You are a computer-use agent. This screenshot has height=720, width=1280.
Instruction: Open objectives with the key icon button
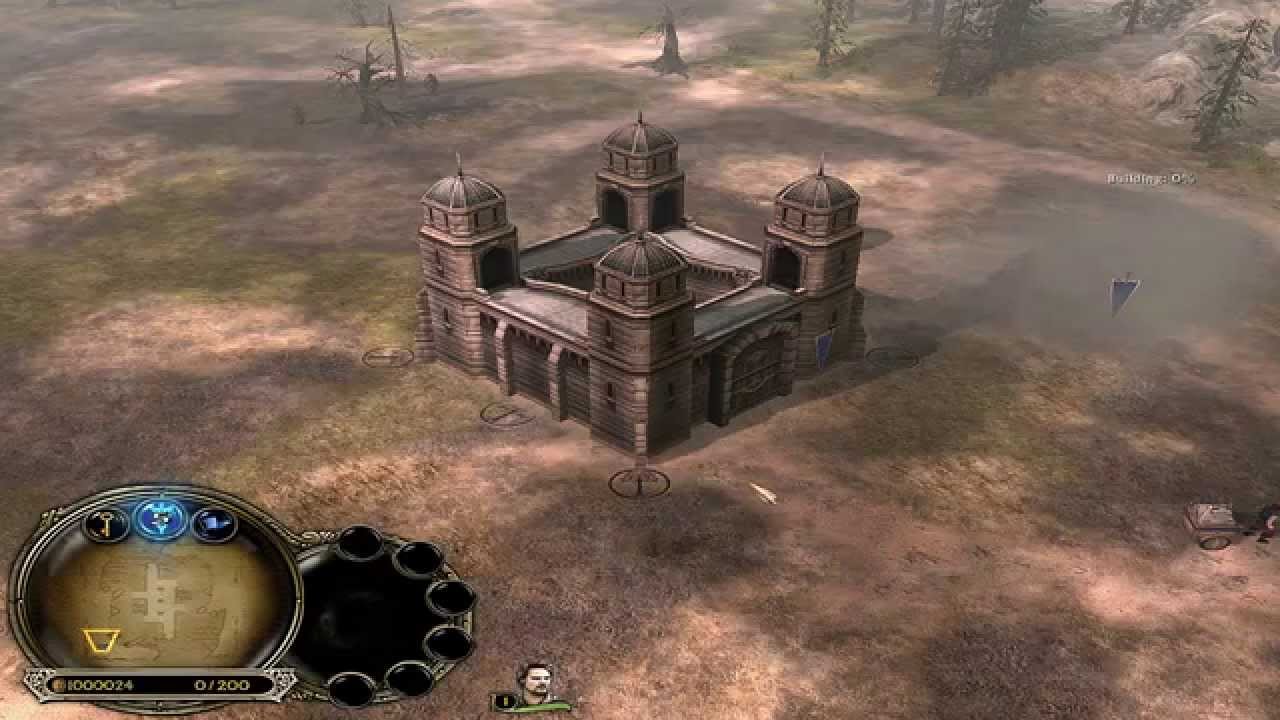click(106, 522)
